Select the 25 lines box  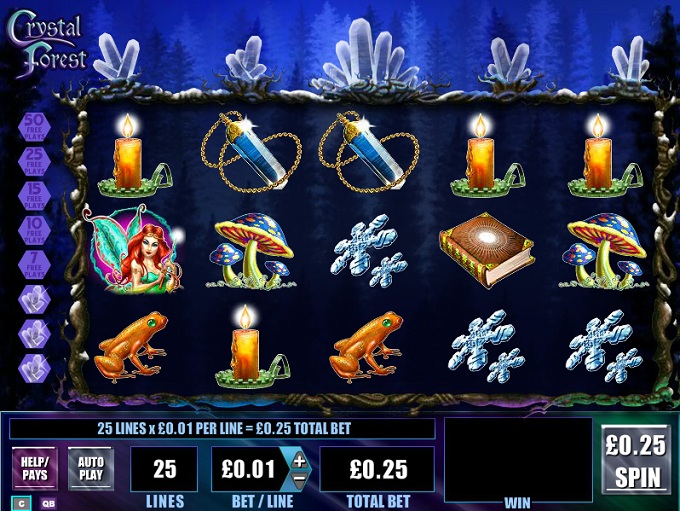click(x=164, y=469)
